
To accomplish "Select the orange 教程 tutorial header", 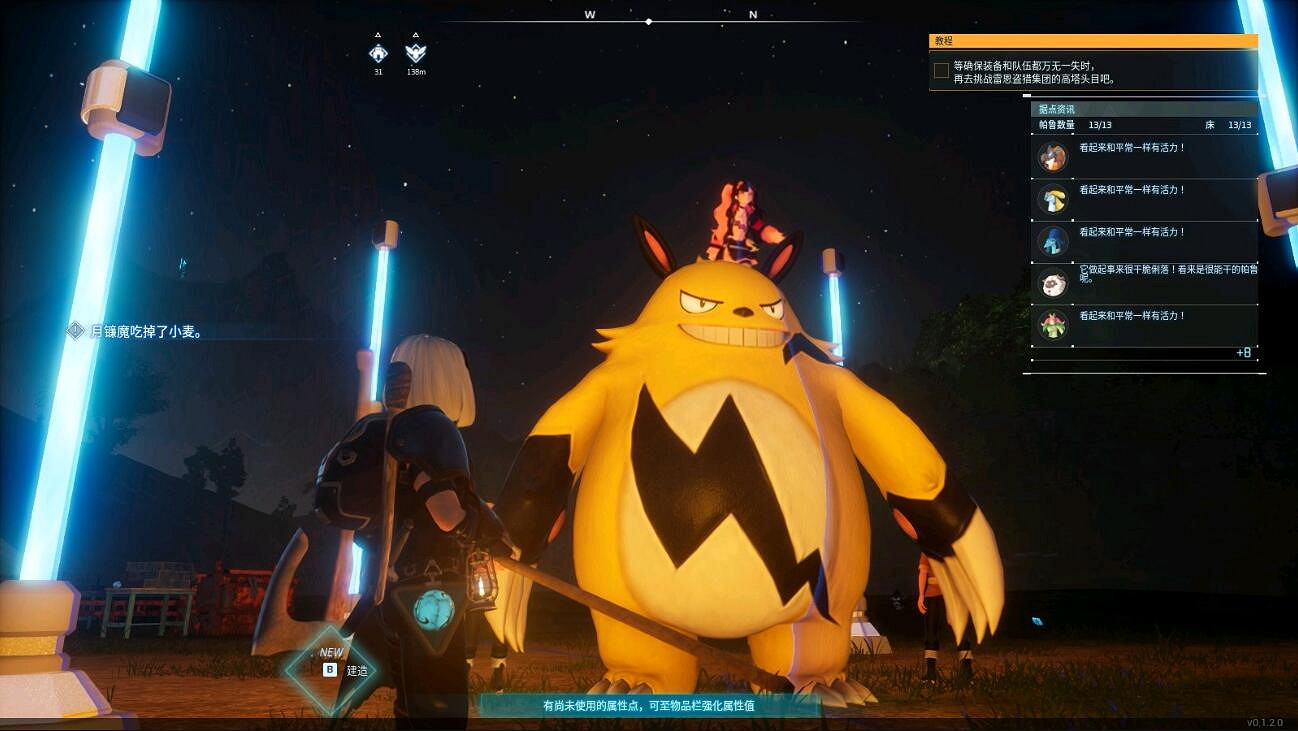I will tap(1093, 41).
